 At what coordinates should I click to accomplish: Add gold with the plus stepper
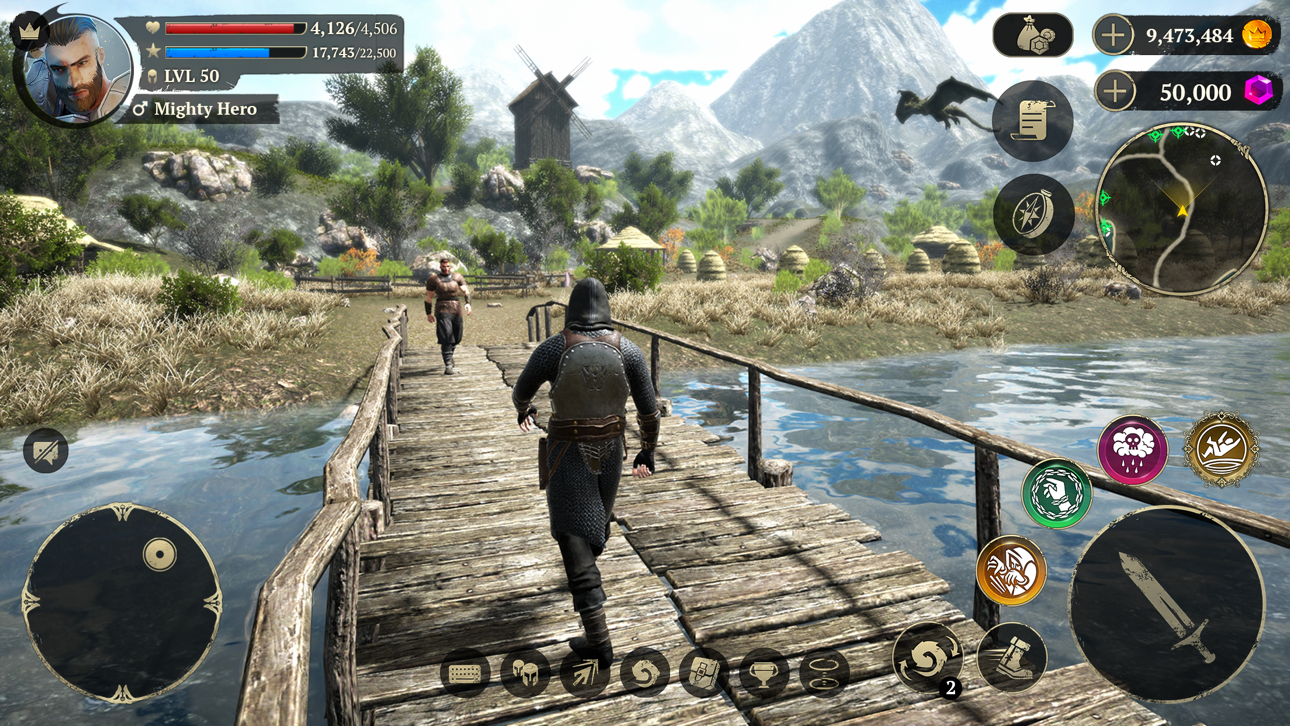click(1111, 36)
